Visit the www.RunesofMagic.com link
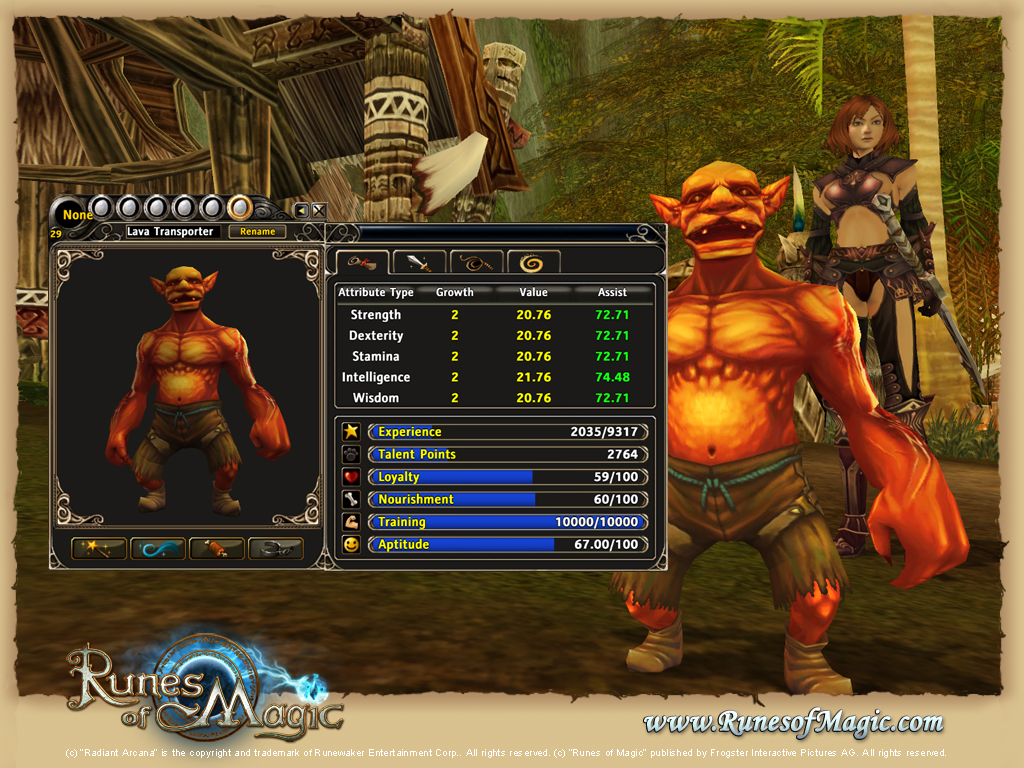Viewport: 1024px width, 768px height. click(793, 721)
